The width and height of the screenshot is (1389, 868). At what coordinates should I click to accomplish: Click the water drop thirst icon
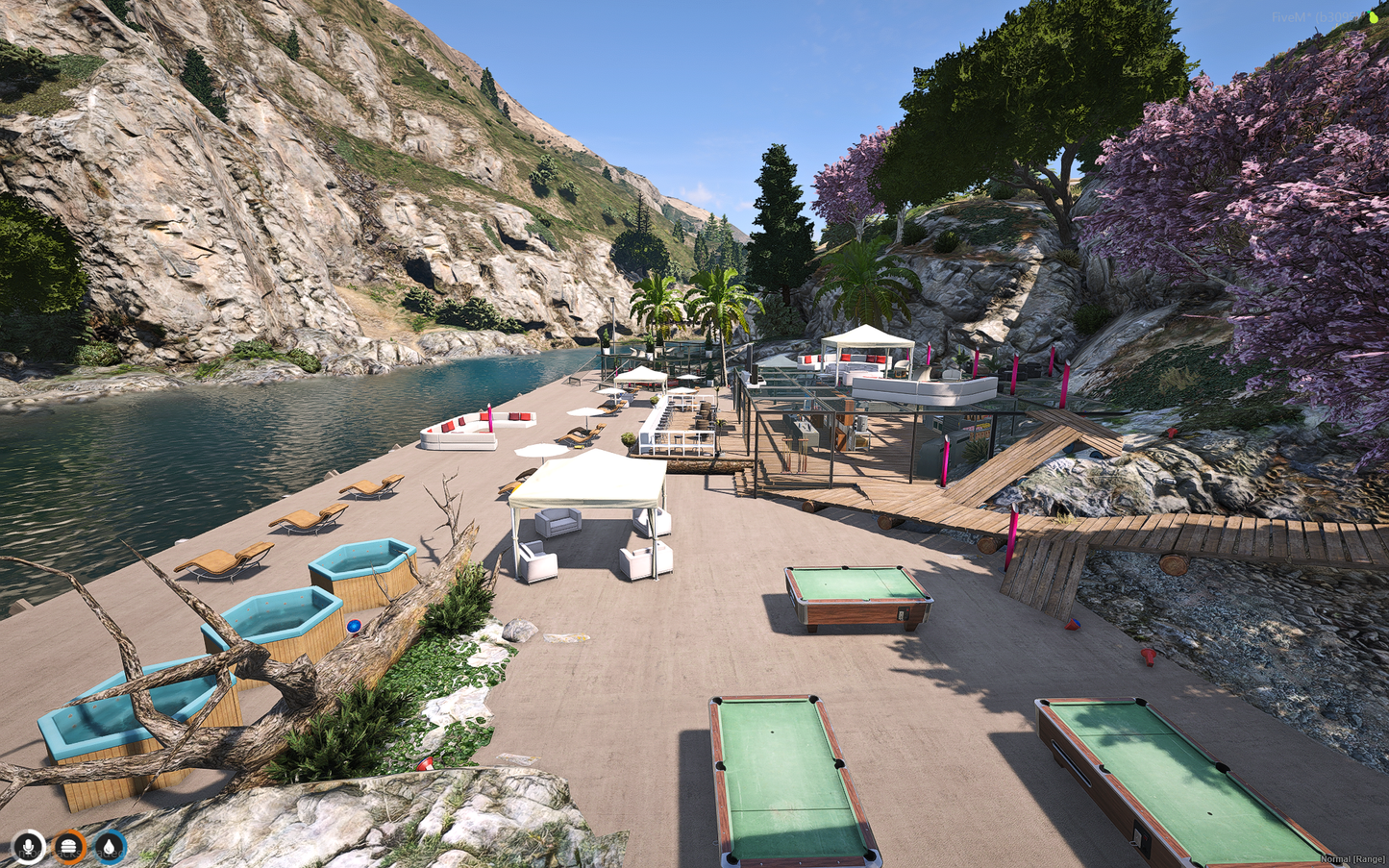tap(111, 847)
